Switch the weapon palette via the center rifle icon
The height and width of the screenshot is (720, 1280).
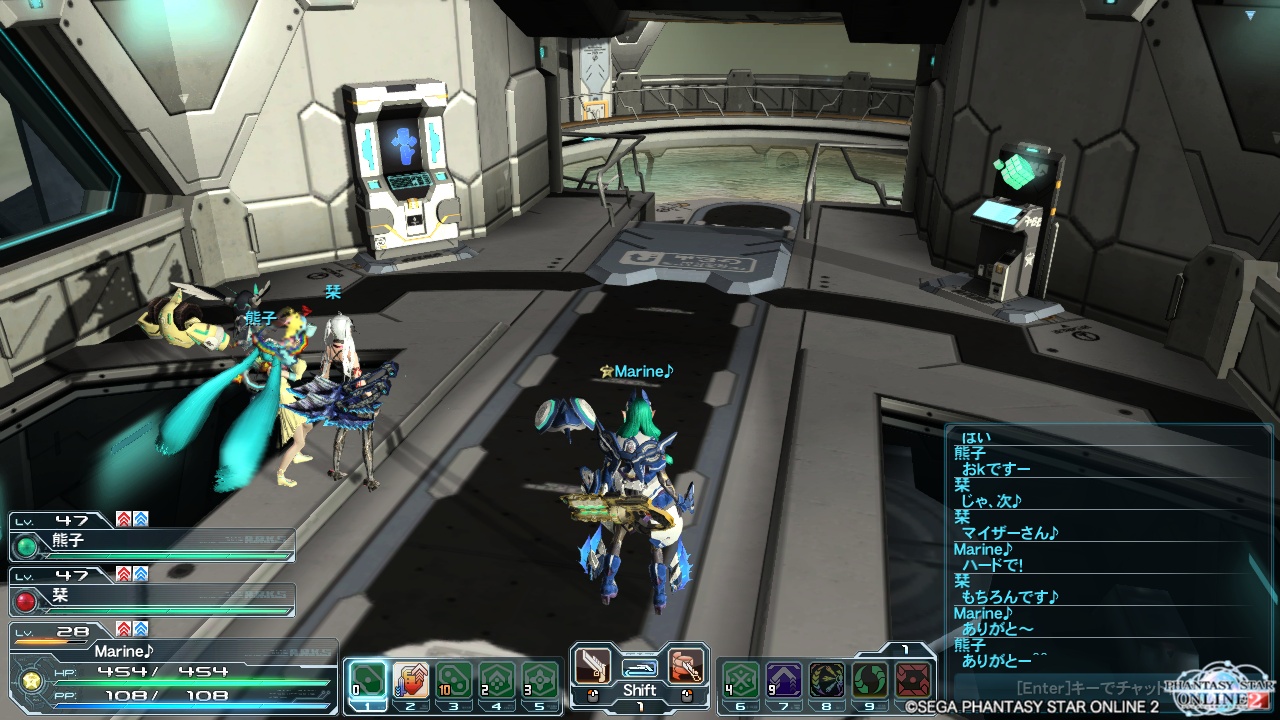point(639,667)
